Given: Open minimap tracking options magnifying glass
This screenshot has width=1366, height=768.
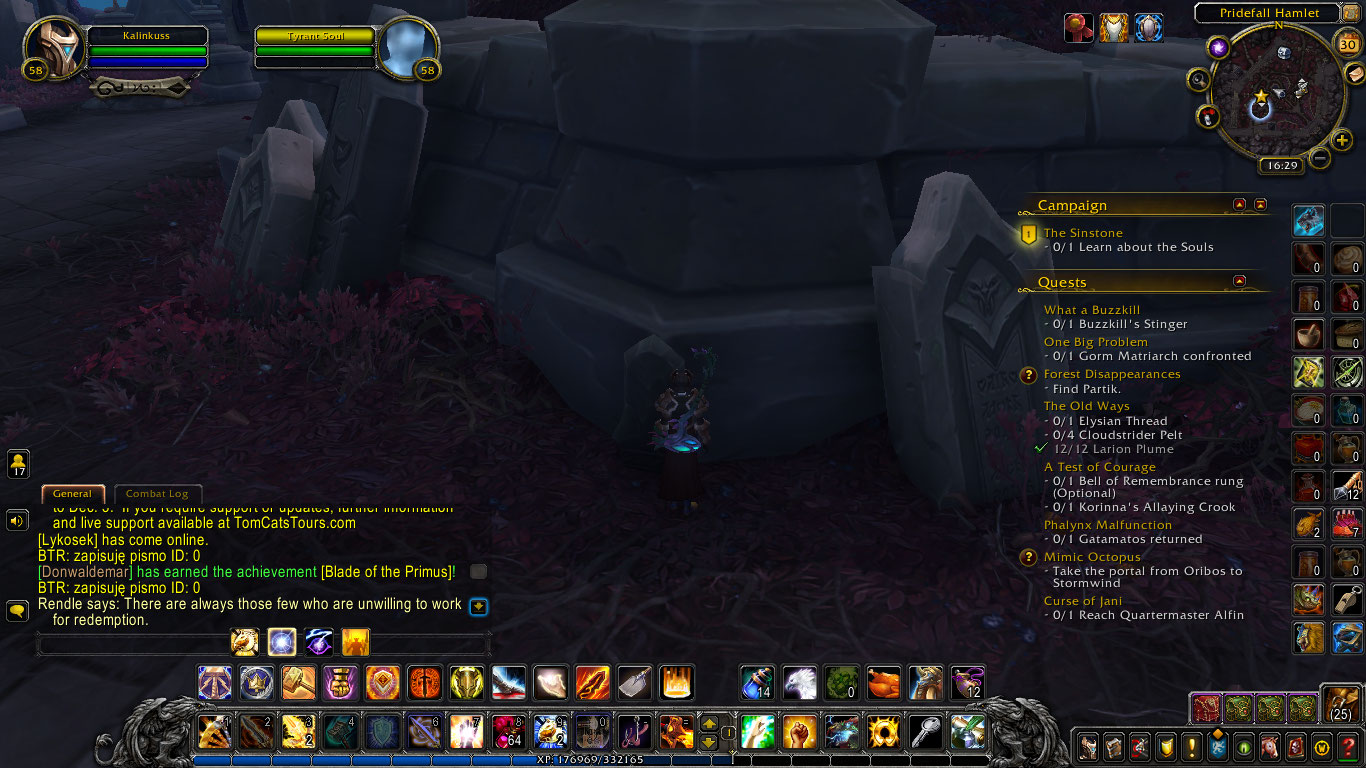Looking at the screenshot, I should 1200,80.
